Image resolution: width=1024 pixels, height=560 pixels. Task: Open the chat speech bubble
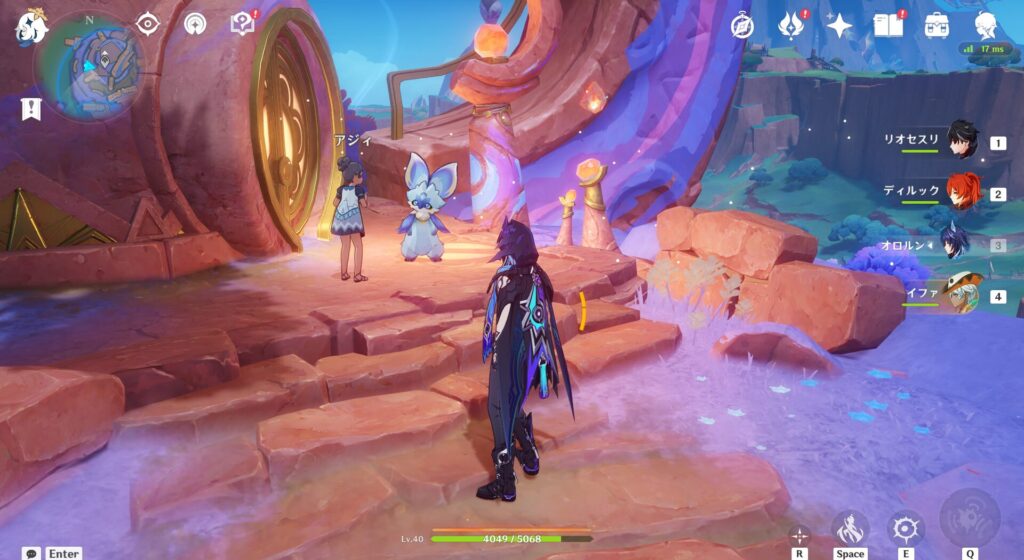click(x=32, y=553)
